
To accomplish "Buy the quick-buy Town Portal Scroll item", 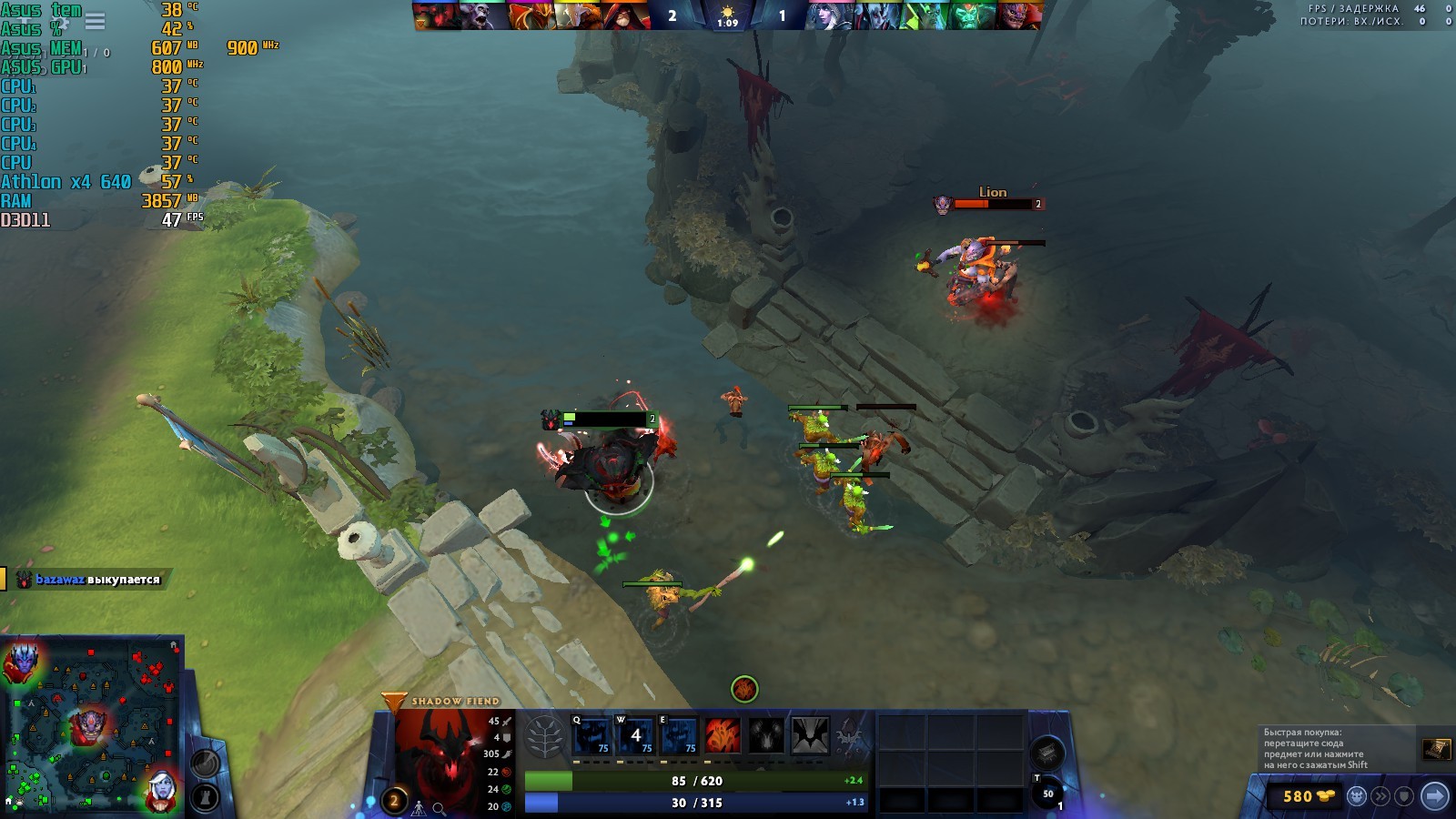I will [1436, 748].
